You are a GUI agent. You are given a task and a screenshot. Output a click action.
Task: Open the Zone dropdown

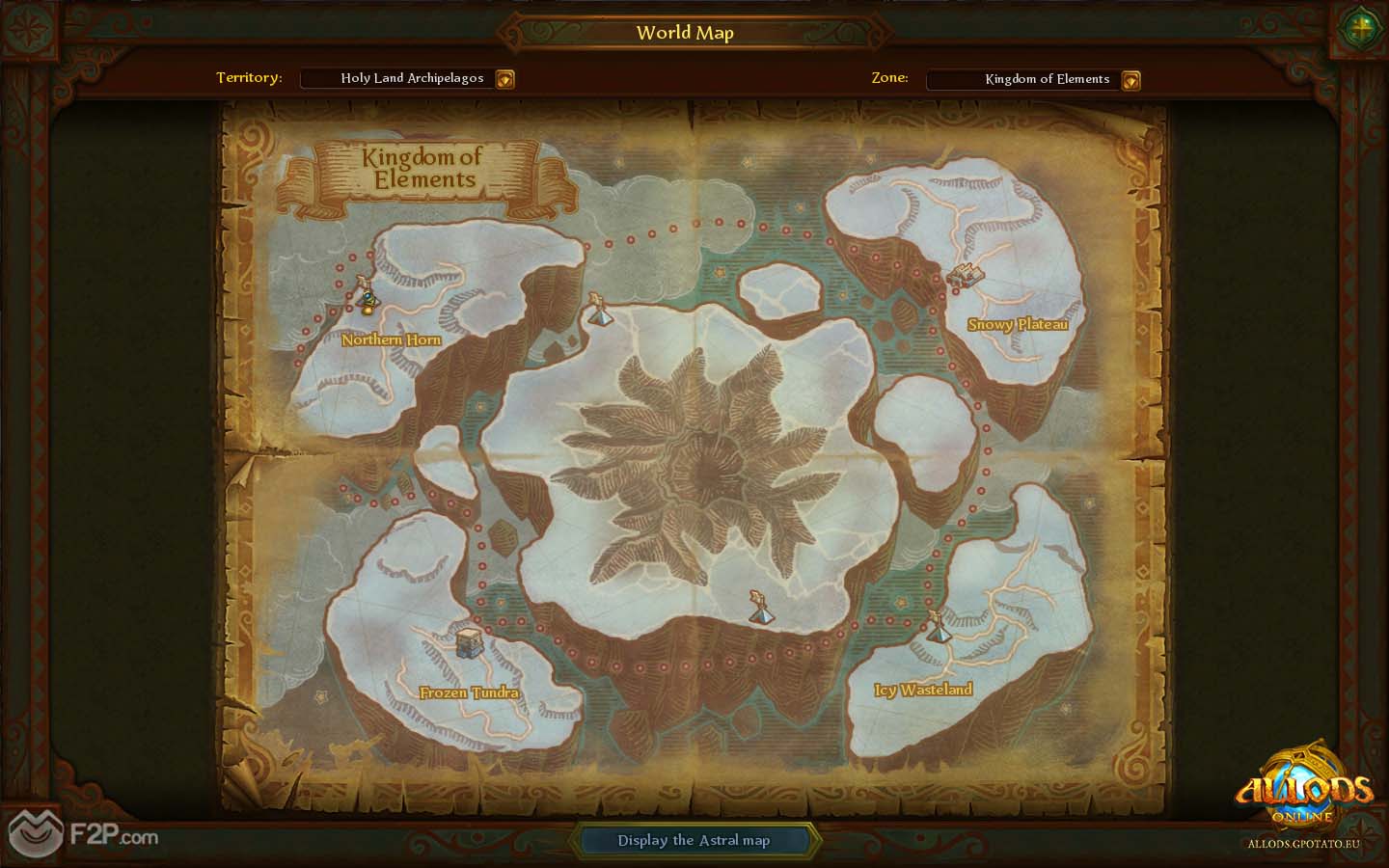click(1130, 80)
